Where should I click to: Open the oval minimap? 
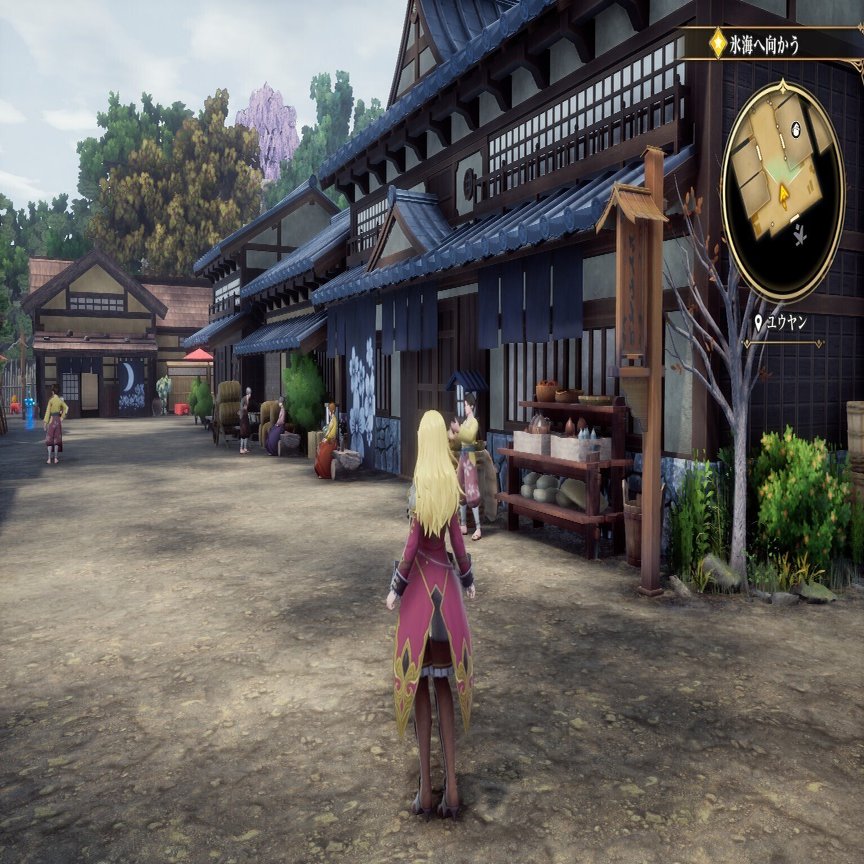coord(782,190)
